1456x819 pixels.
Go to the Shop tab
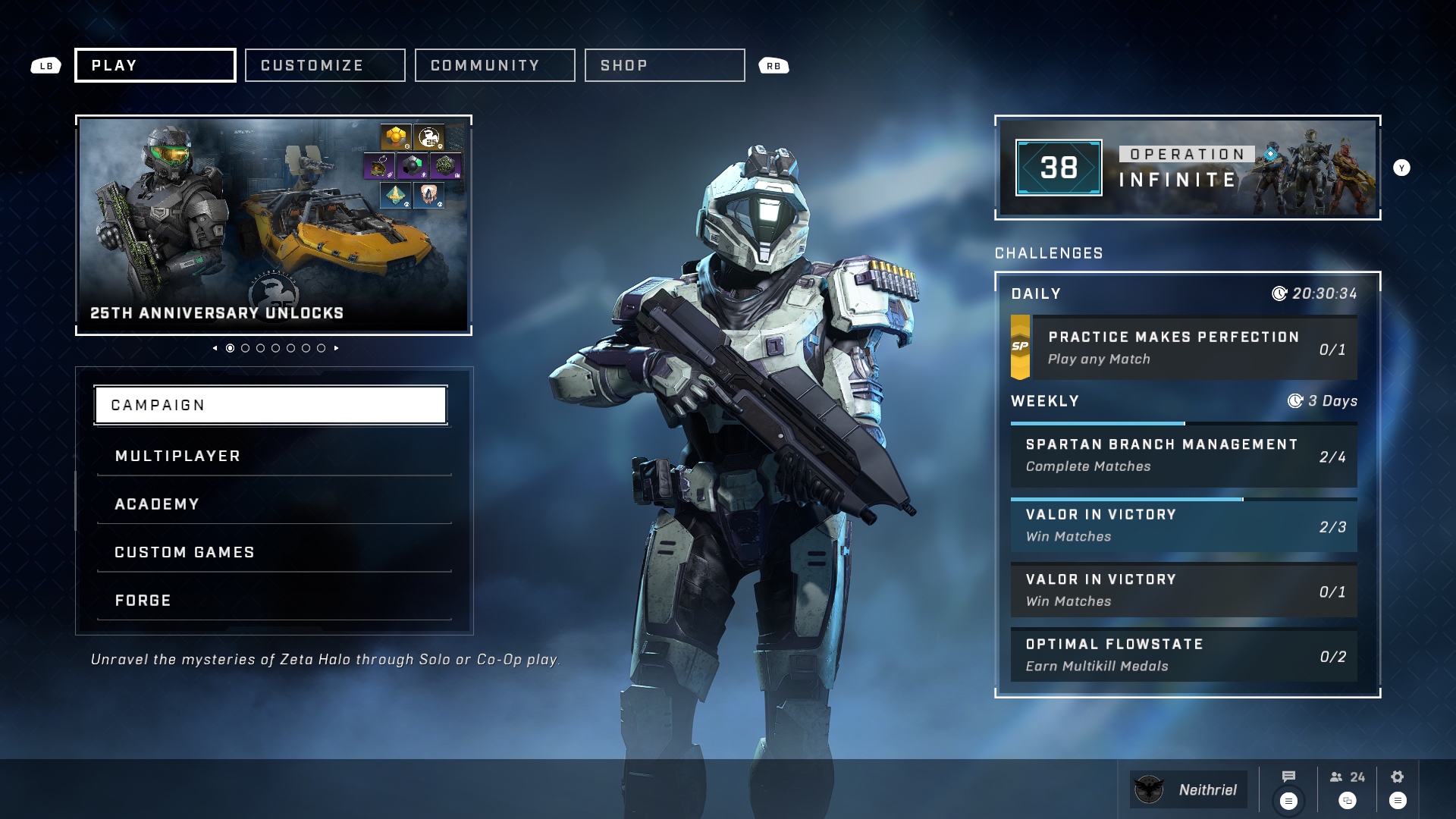click(664, 65)
